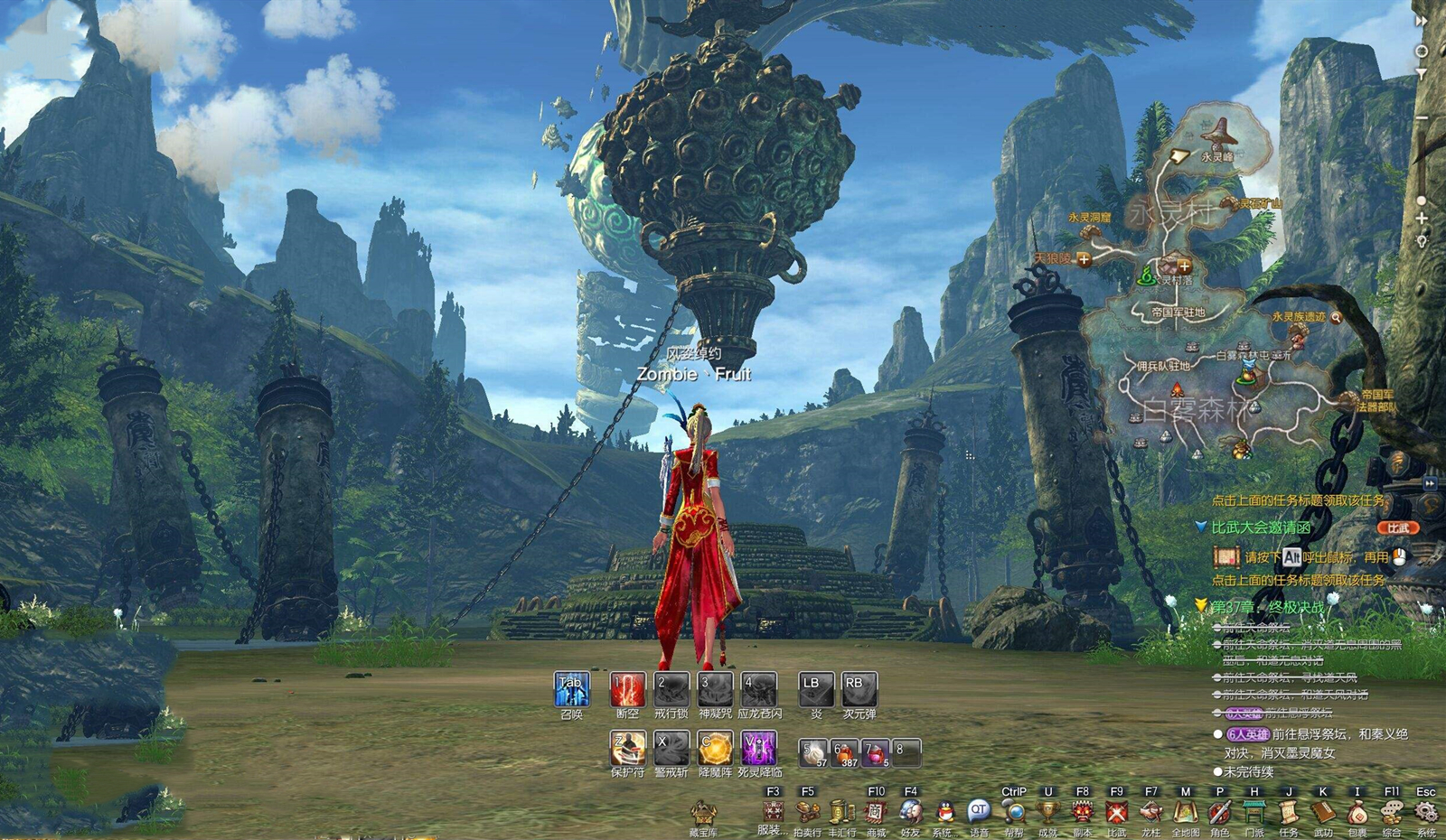Activate the 召唤 summon skill
The height and width of the screenshot is (840, 1446).
pyautogui.click(x=571, y=689)
